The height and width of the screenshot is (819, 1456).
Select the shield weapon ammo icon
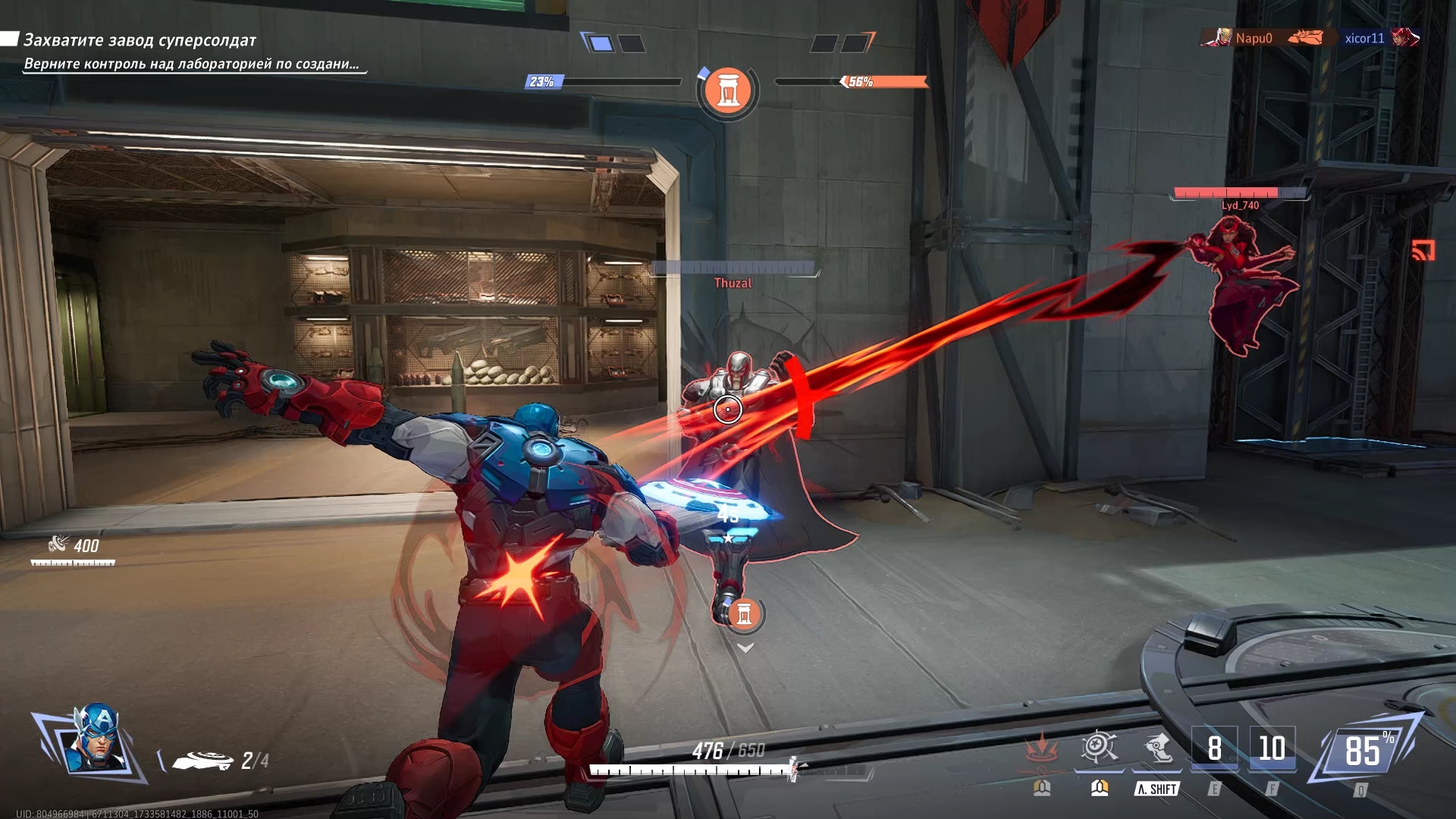(202, 760)
